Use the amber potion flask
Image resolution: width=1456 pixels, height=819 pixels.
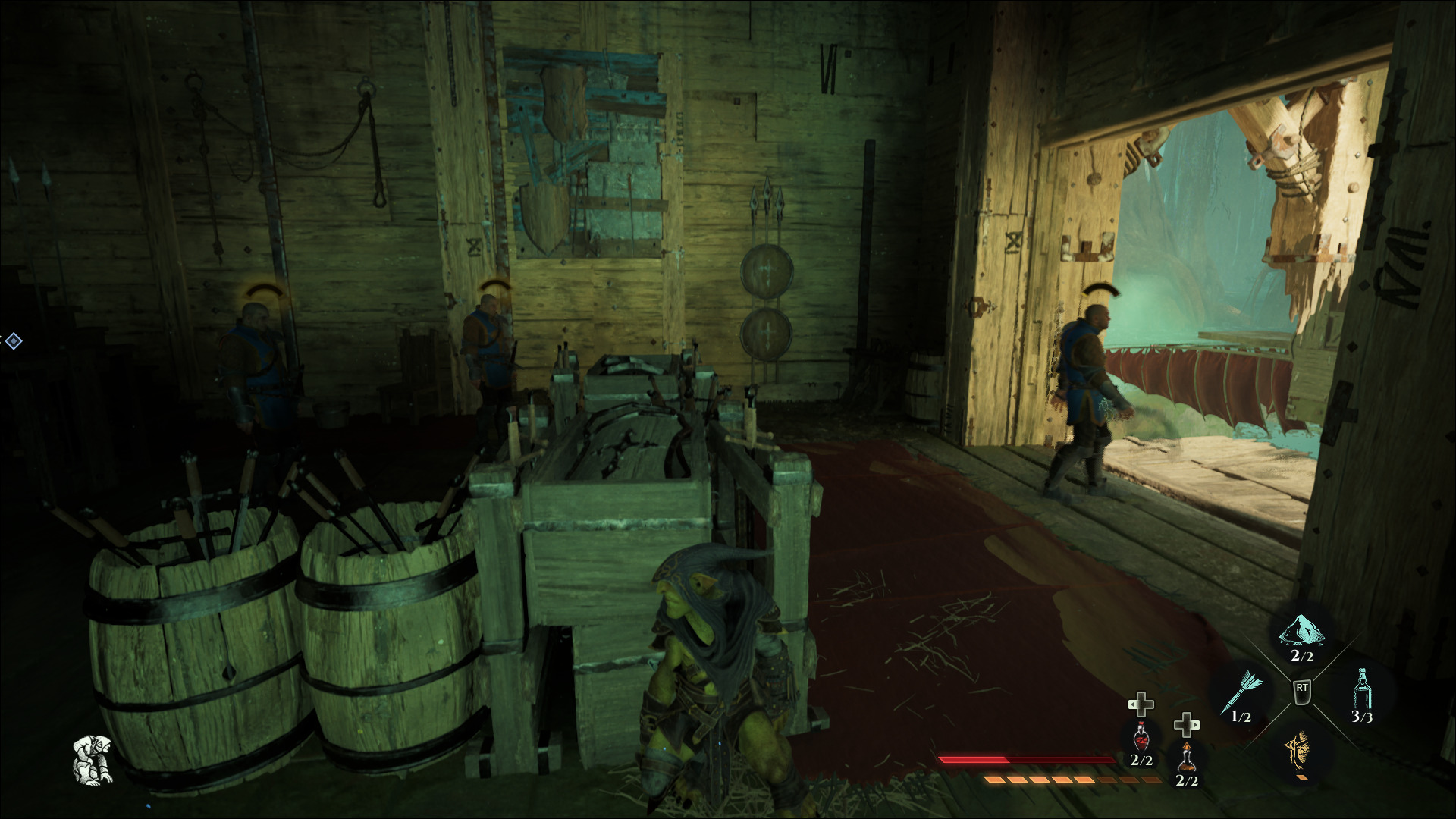pos(1186,757)
